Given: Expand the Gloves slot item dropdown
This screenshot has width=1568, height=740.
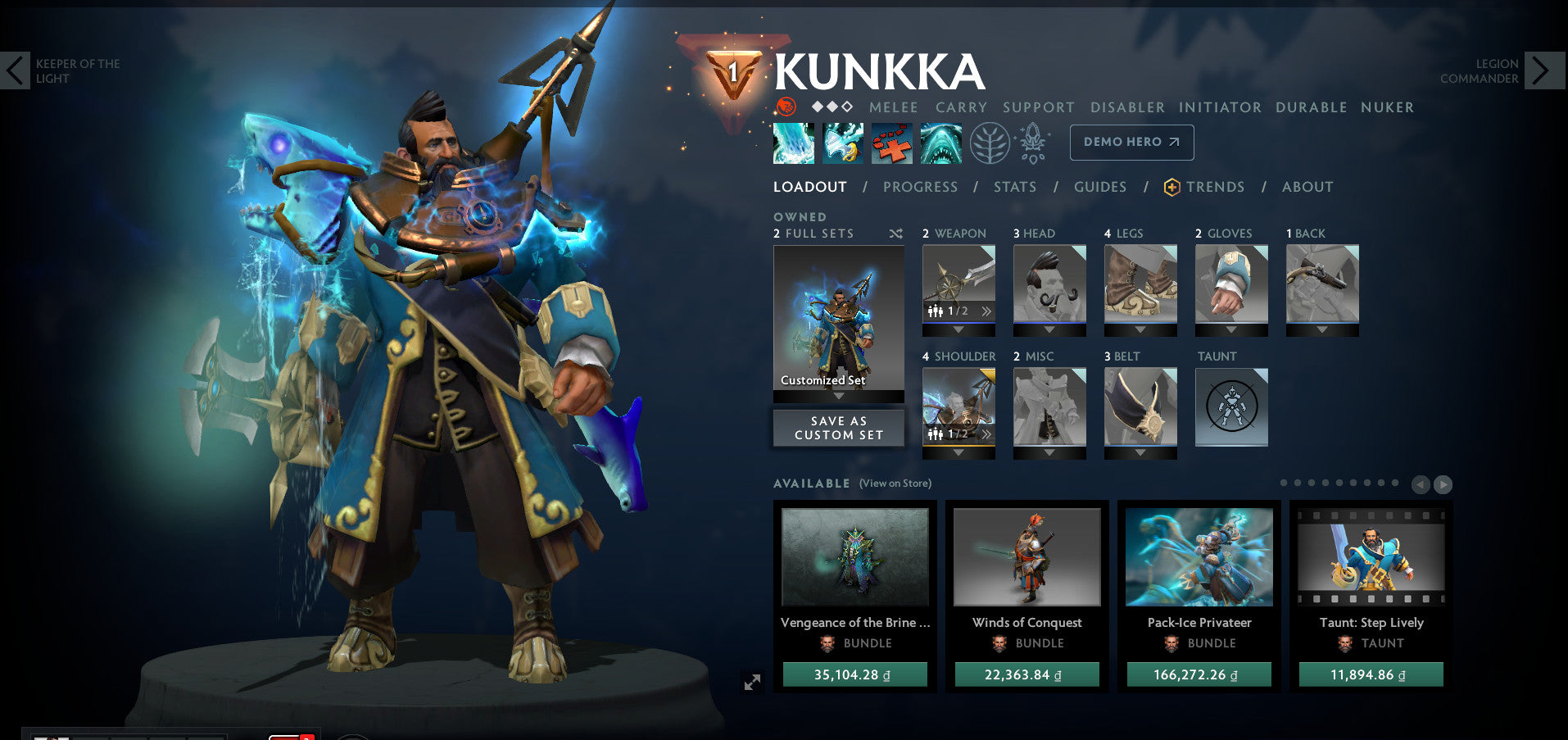Looking at the screenshot, I should pos(1230,329).
